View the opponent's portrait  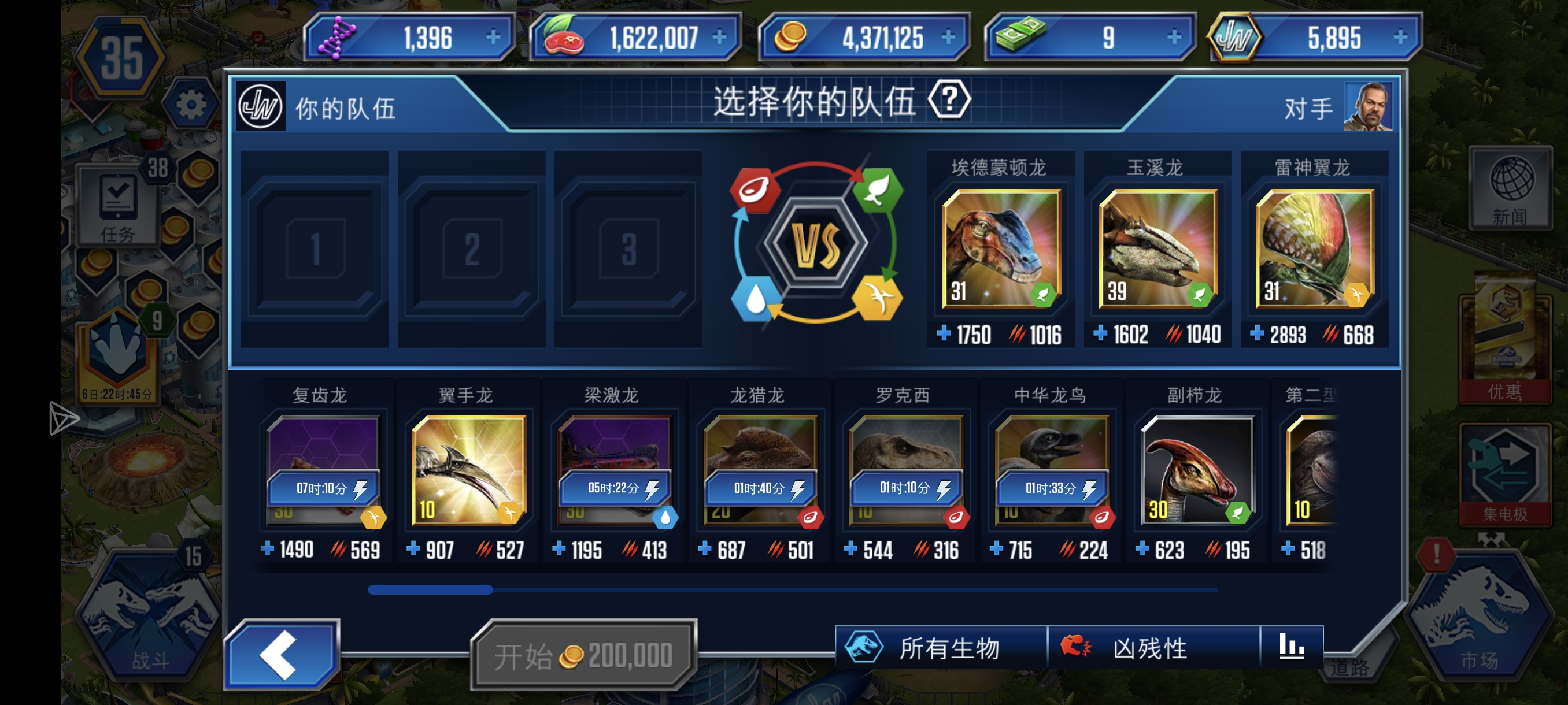pyautogui.click(x=1368, y=107)
